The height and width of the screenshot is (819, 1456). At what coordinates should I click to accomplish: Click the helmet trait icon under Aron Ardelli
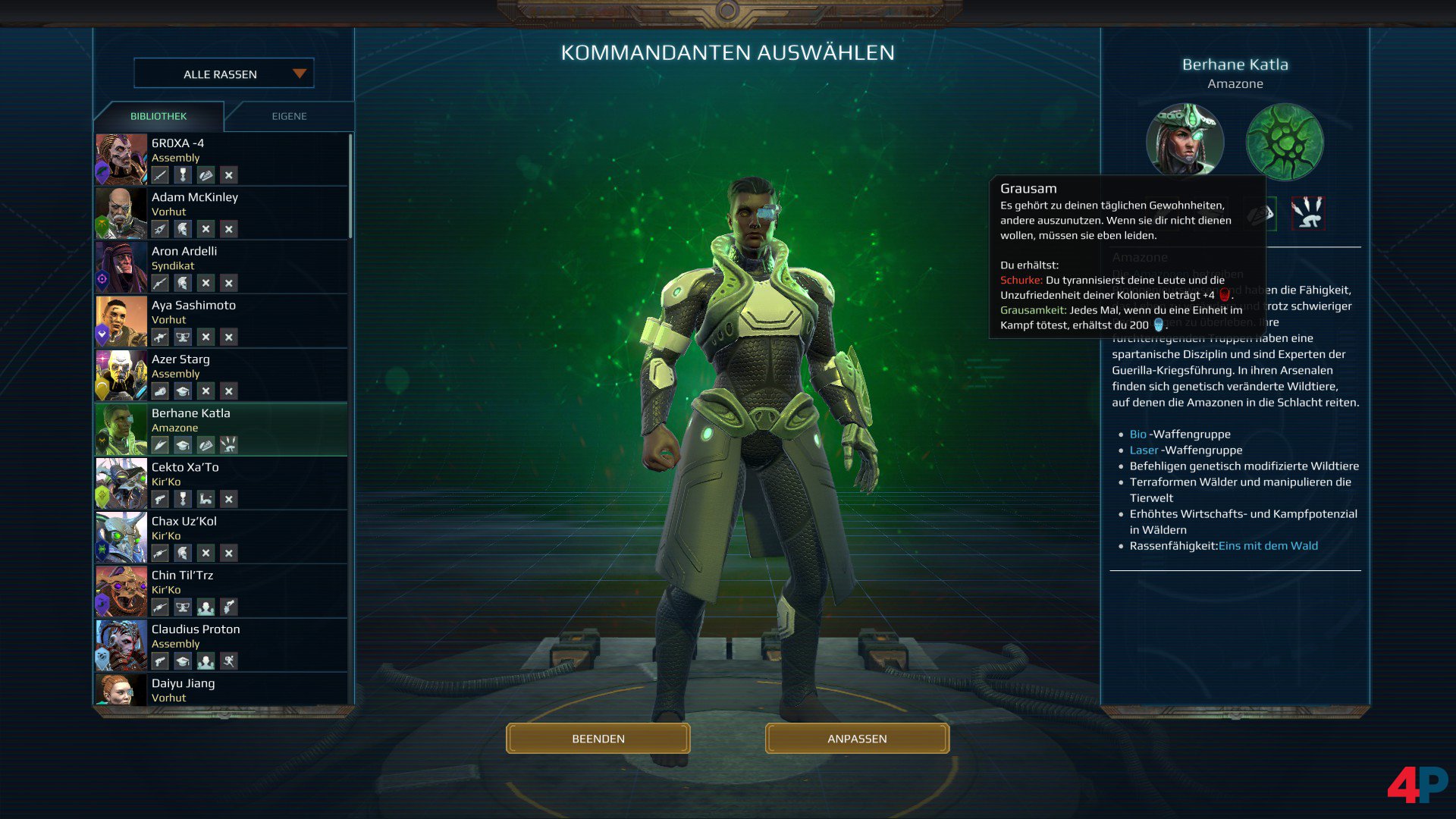[183, 282]
